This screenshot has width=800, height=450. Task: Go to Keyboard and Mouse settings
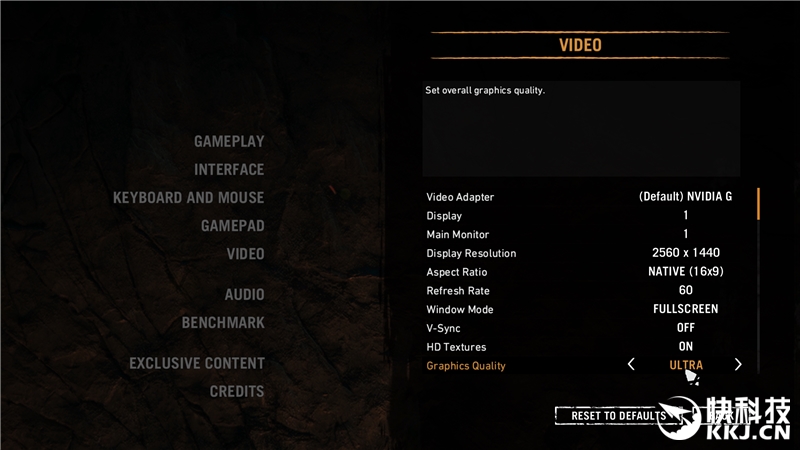click(188, 198)
